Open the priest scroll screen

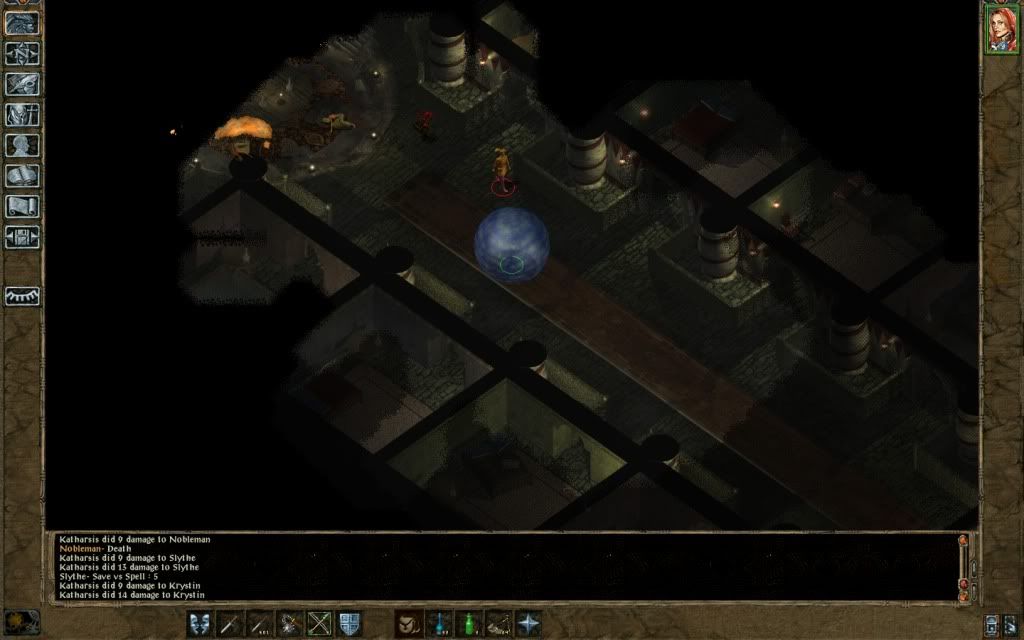(x=22, y=206)
